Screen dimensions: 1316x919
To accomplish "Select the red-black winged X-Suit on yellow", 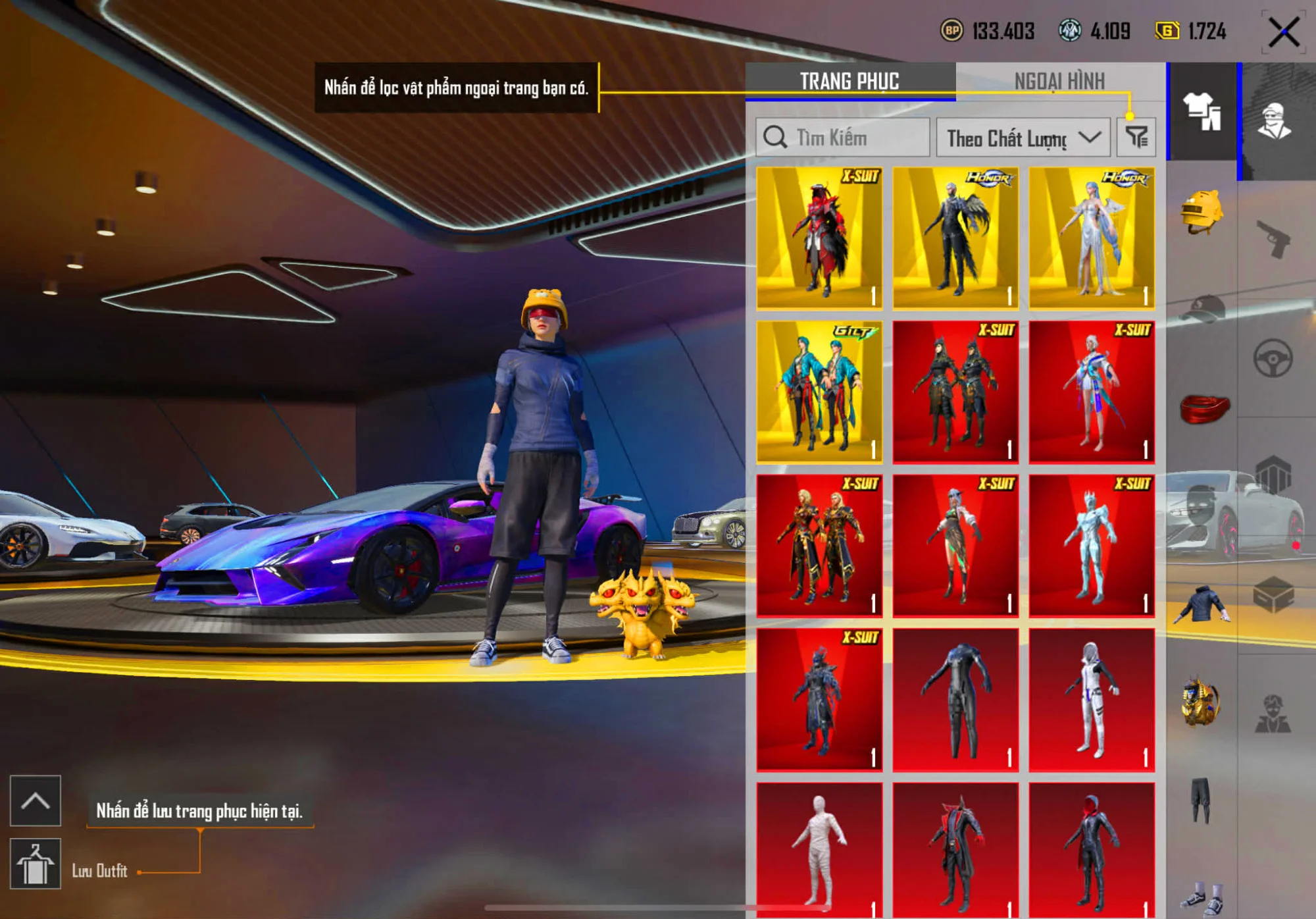I will tap(819, 238).
